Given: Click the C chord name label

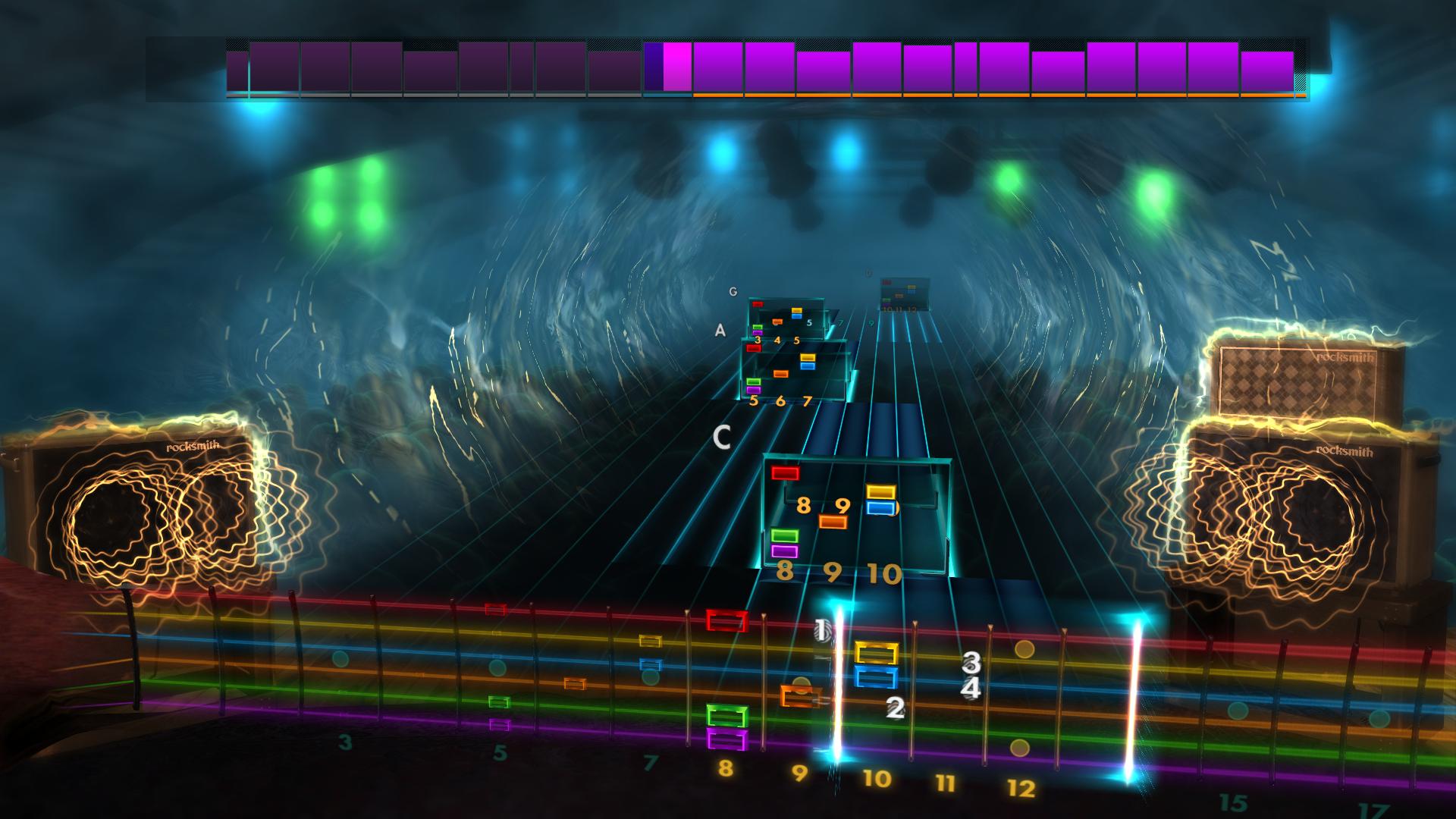Looking at the screenshot, I should [x=723, y=438].
